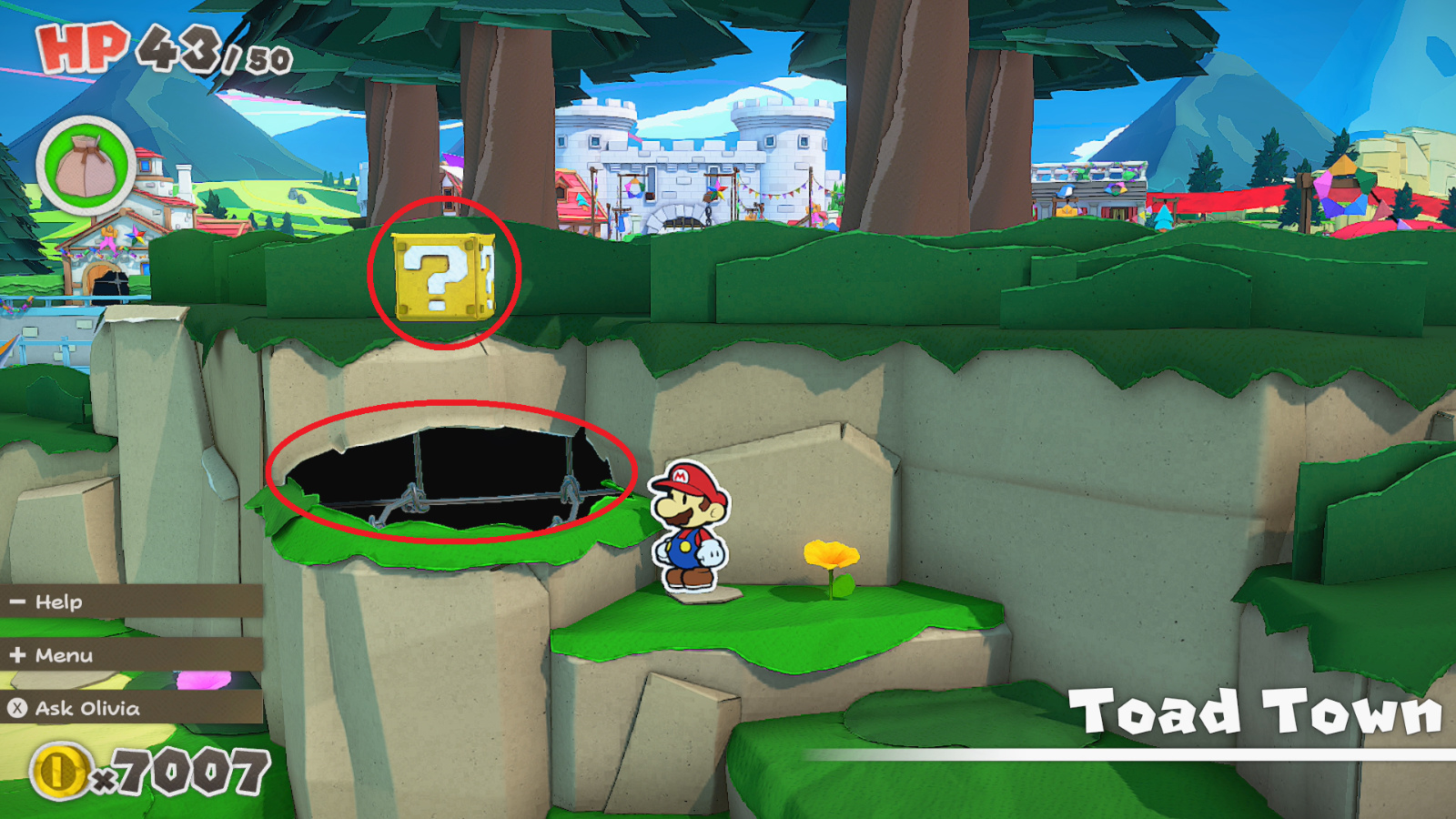1456x819 pixels.
Task: Select the Help menu entry
Action: click(x=57, y=602)
